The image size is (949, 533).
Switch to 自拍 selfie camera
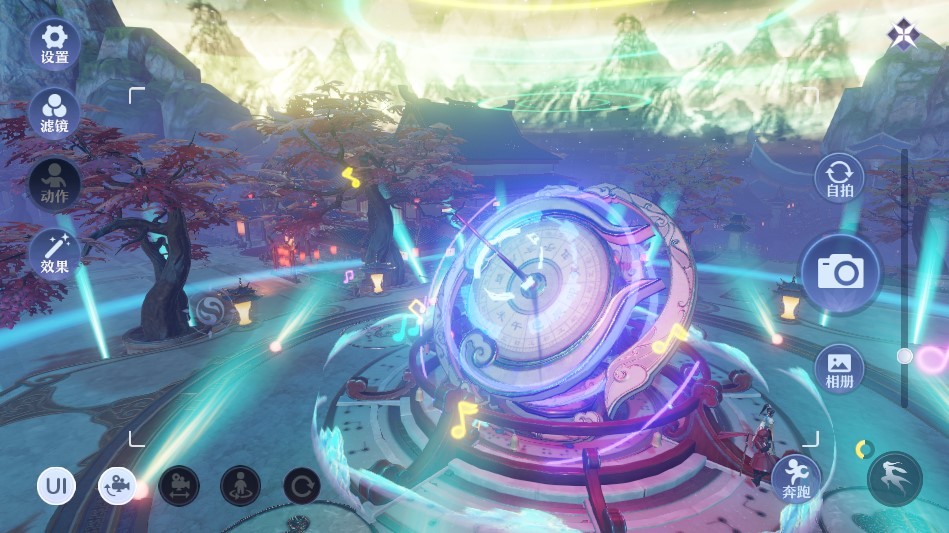pos(839,178)
